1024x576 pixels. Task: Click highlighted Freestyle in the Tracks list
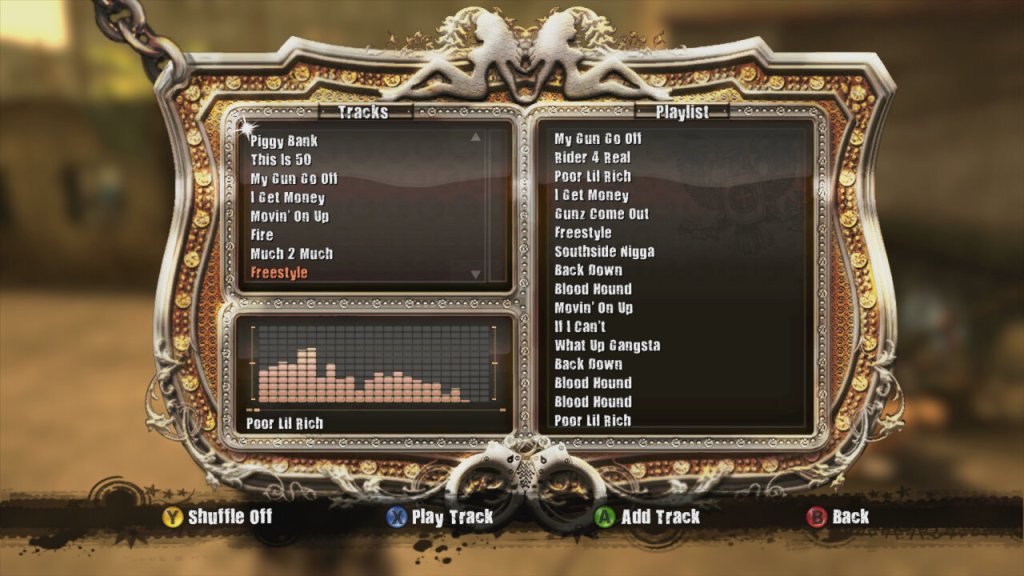click(x=279, y=273)
